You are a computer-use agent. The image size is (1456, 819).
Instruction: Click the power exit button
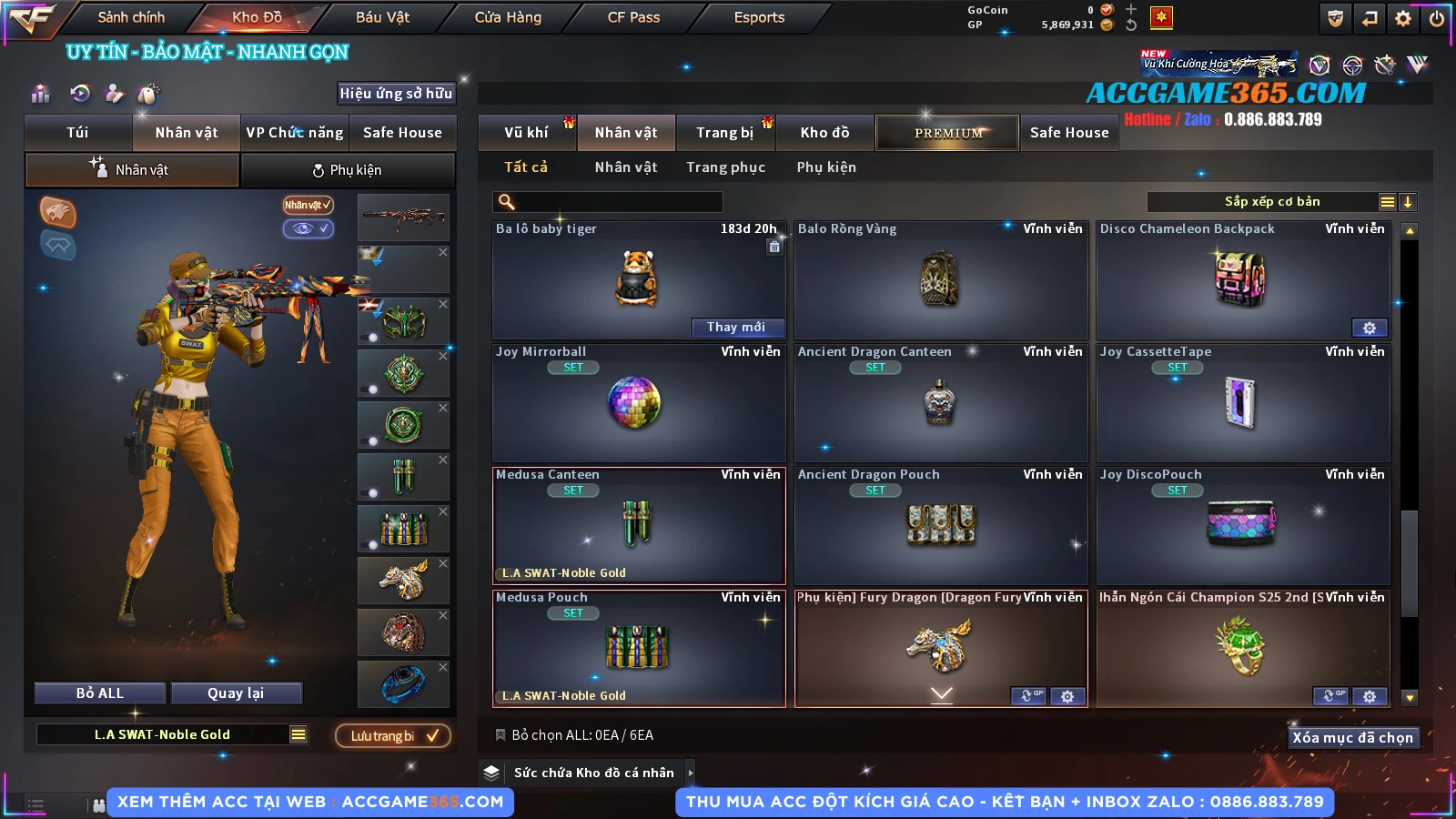(x=1437, y=18)
